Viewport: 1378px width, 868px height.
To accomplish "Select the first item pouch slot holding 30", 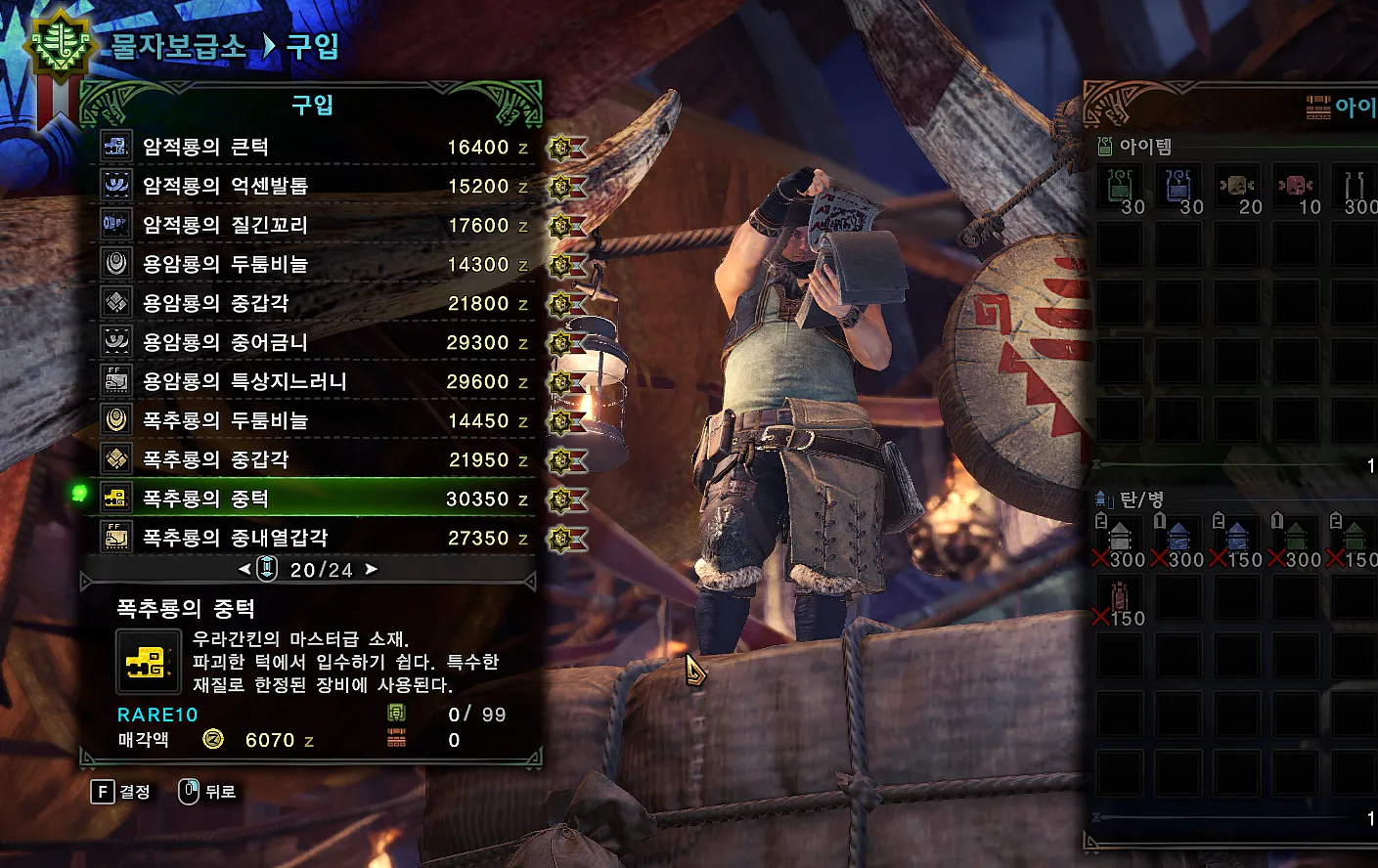I will pyautogui.click(x=1121, y=188).
